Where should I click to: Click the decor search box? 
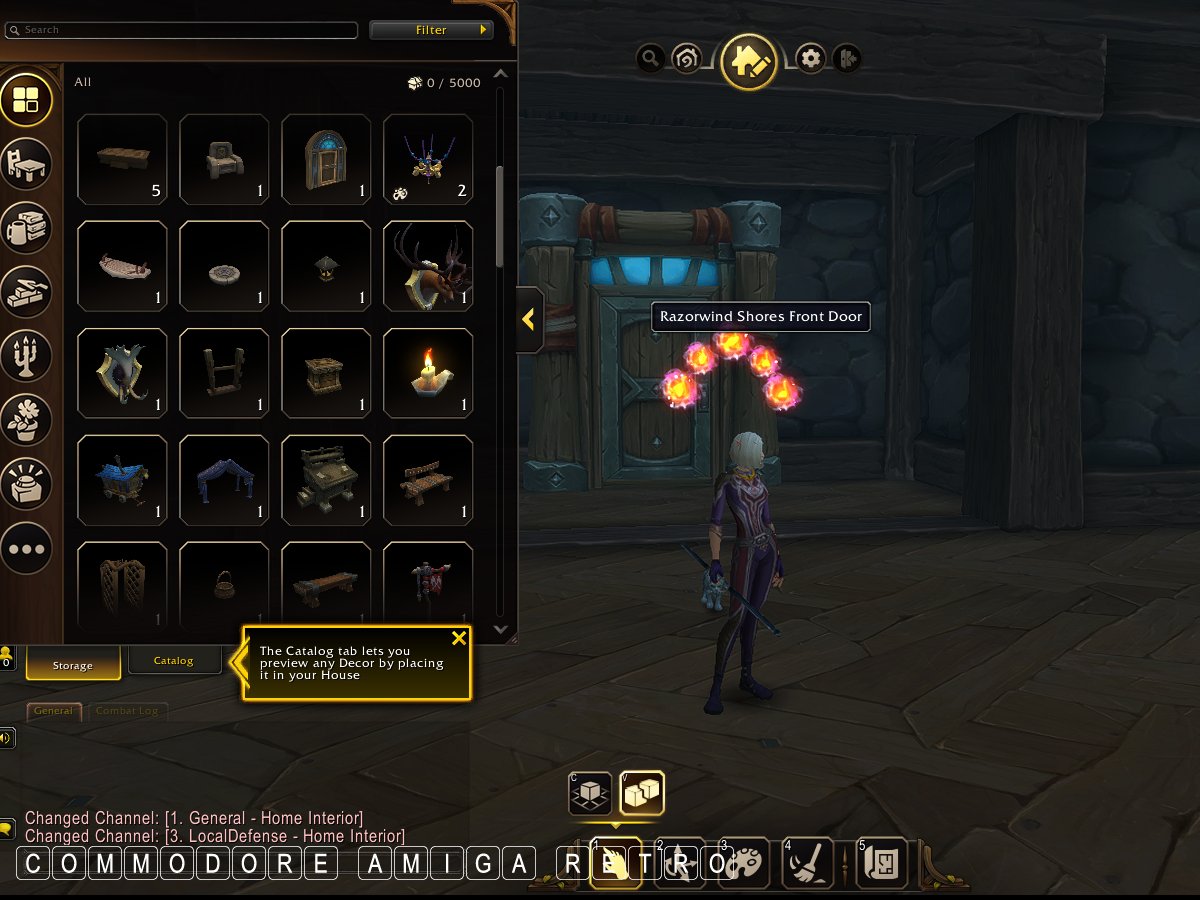coord(180,30)
